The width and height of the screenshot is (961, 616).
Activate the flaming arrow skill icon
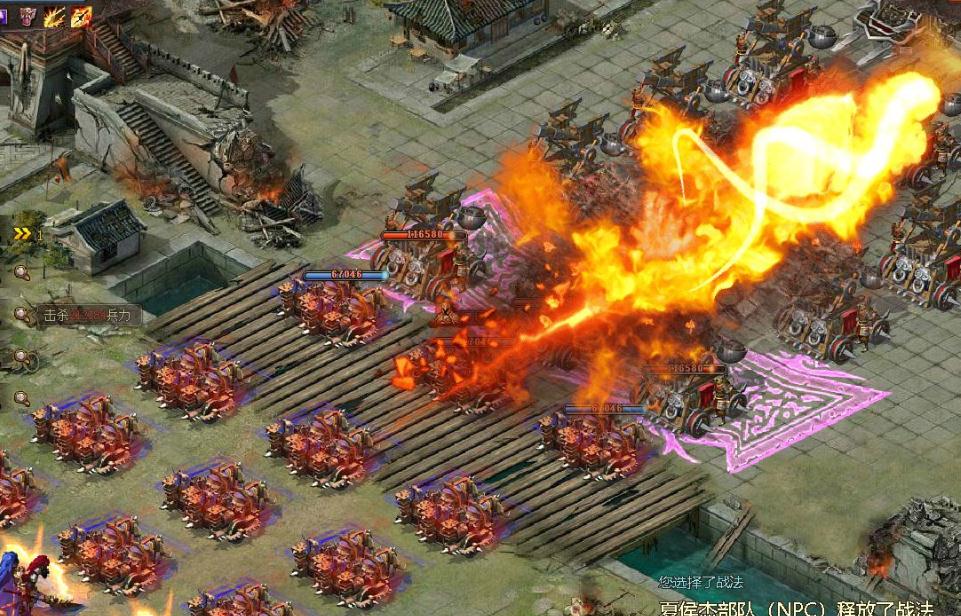82,15
